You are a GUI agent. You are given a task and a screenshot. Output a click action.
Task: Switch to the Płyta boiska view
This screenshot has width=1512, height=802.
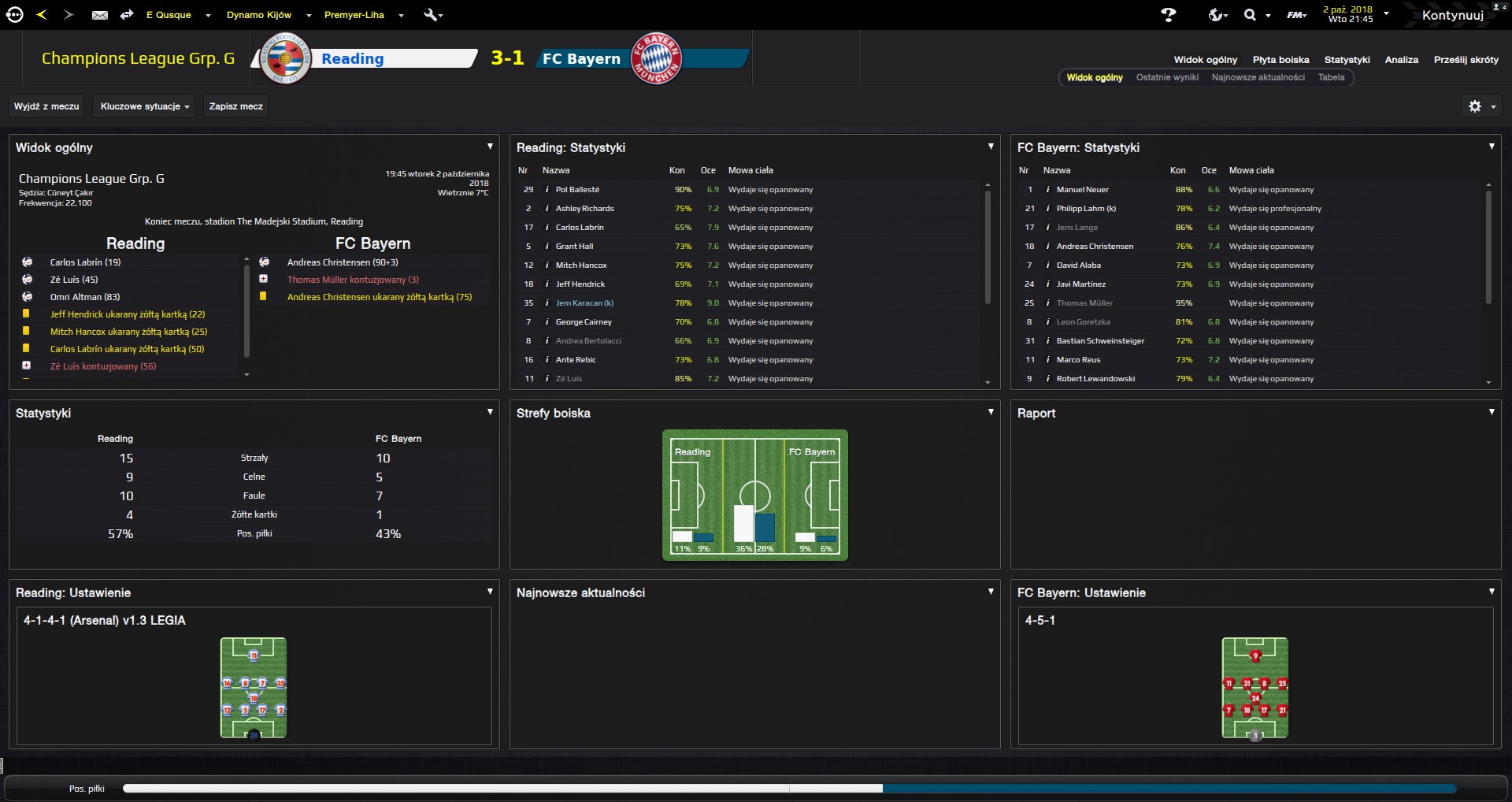(x=1280, y=60)
